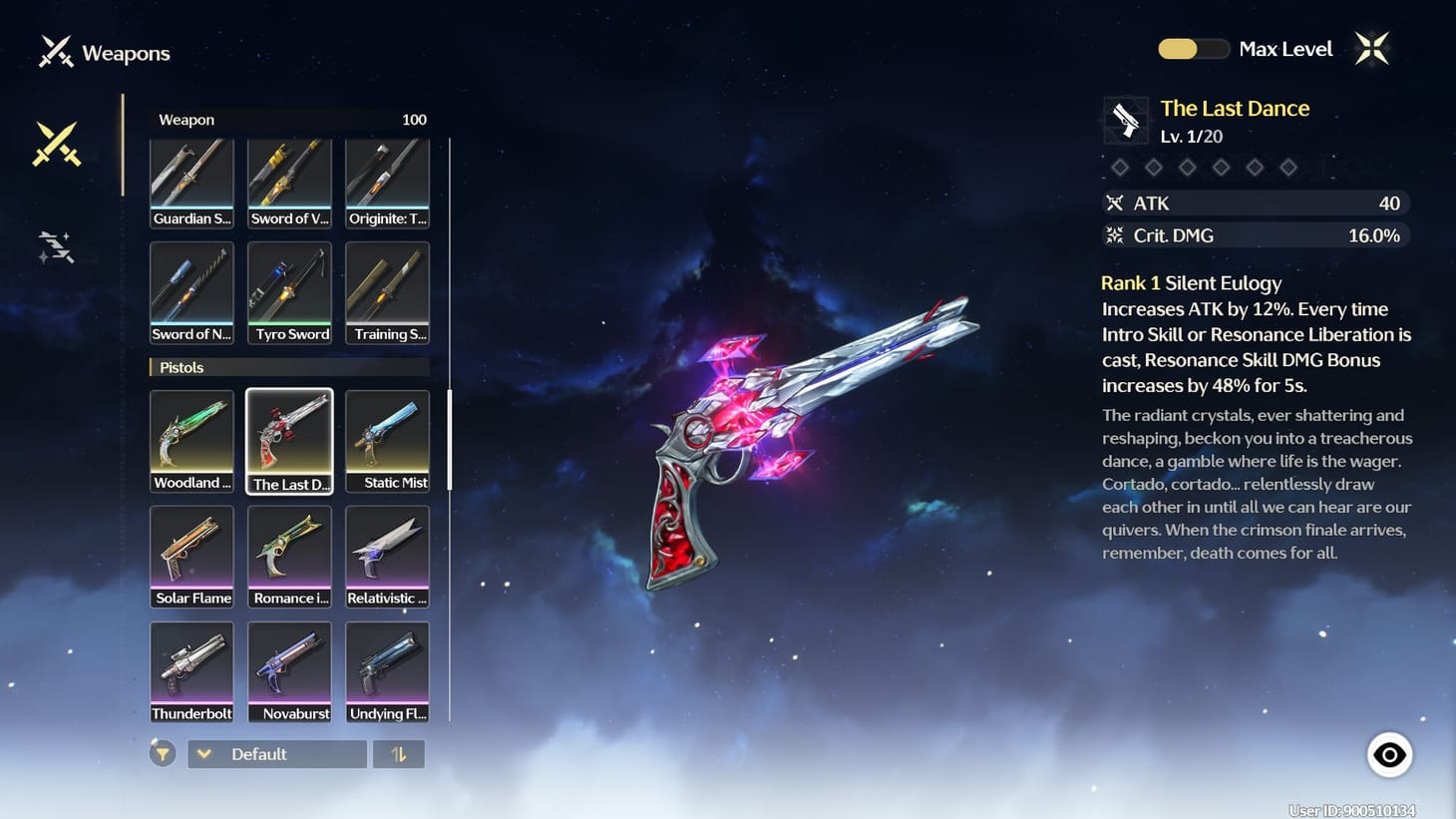1456x819 pixels.
Task: Click the ascending/descending sort arrows icon
Action: (399, 753)
